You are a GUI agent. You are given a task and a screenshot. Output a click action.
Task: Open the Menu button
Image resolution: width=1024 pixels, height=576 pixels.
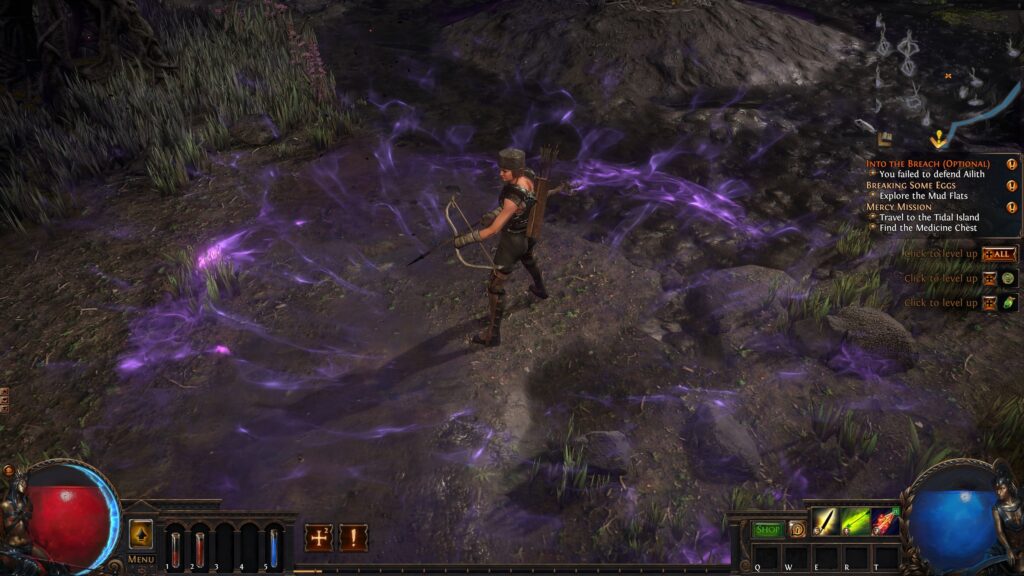tap(141, 559)
